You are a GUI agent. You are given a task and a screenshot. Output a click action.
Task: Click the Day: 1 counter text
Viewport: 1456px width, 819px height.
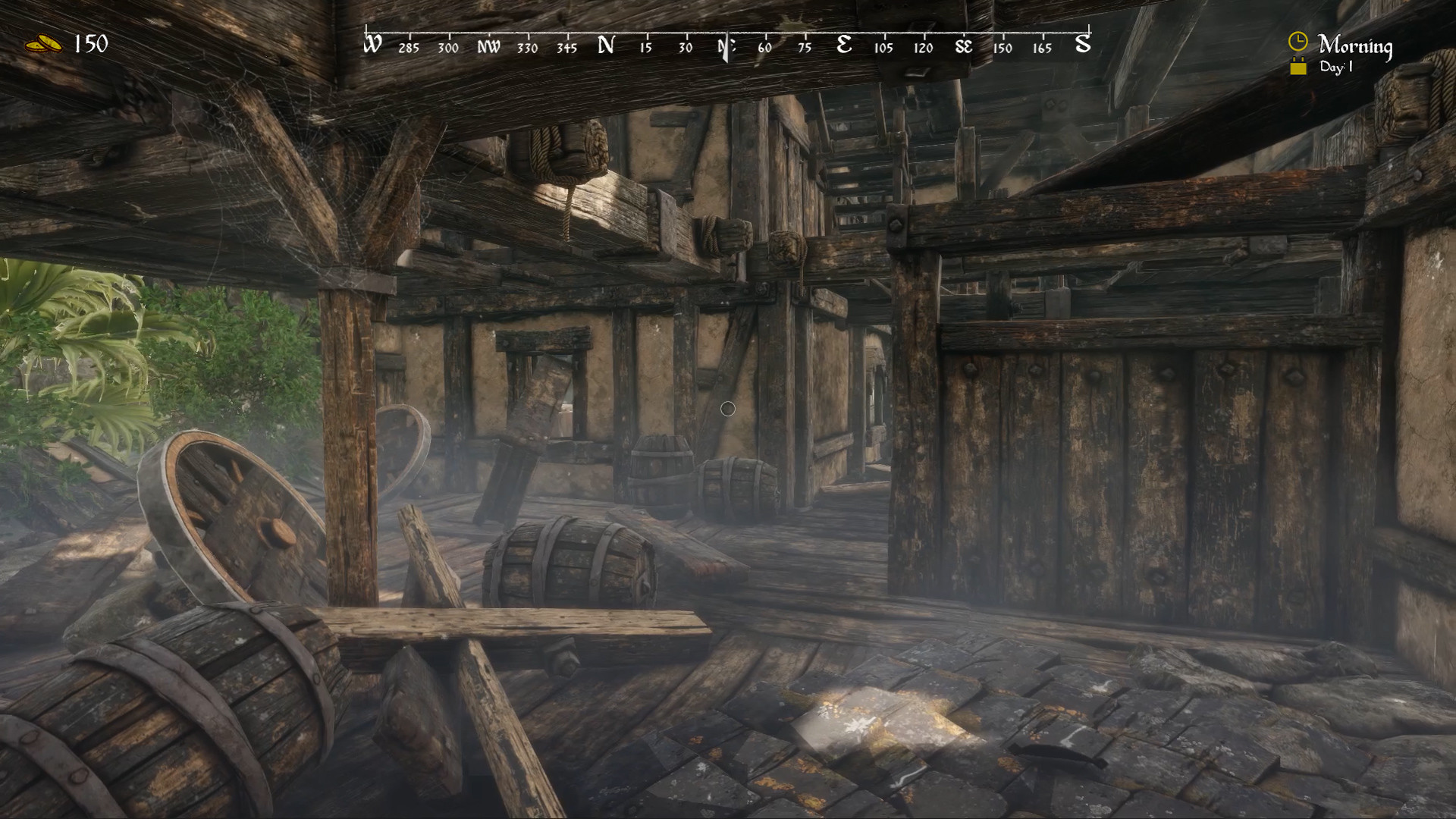click(x=1338, y=68)
